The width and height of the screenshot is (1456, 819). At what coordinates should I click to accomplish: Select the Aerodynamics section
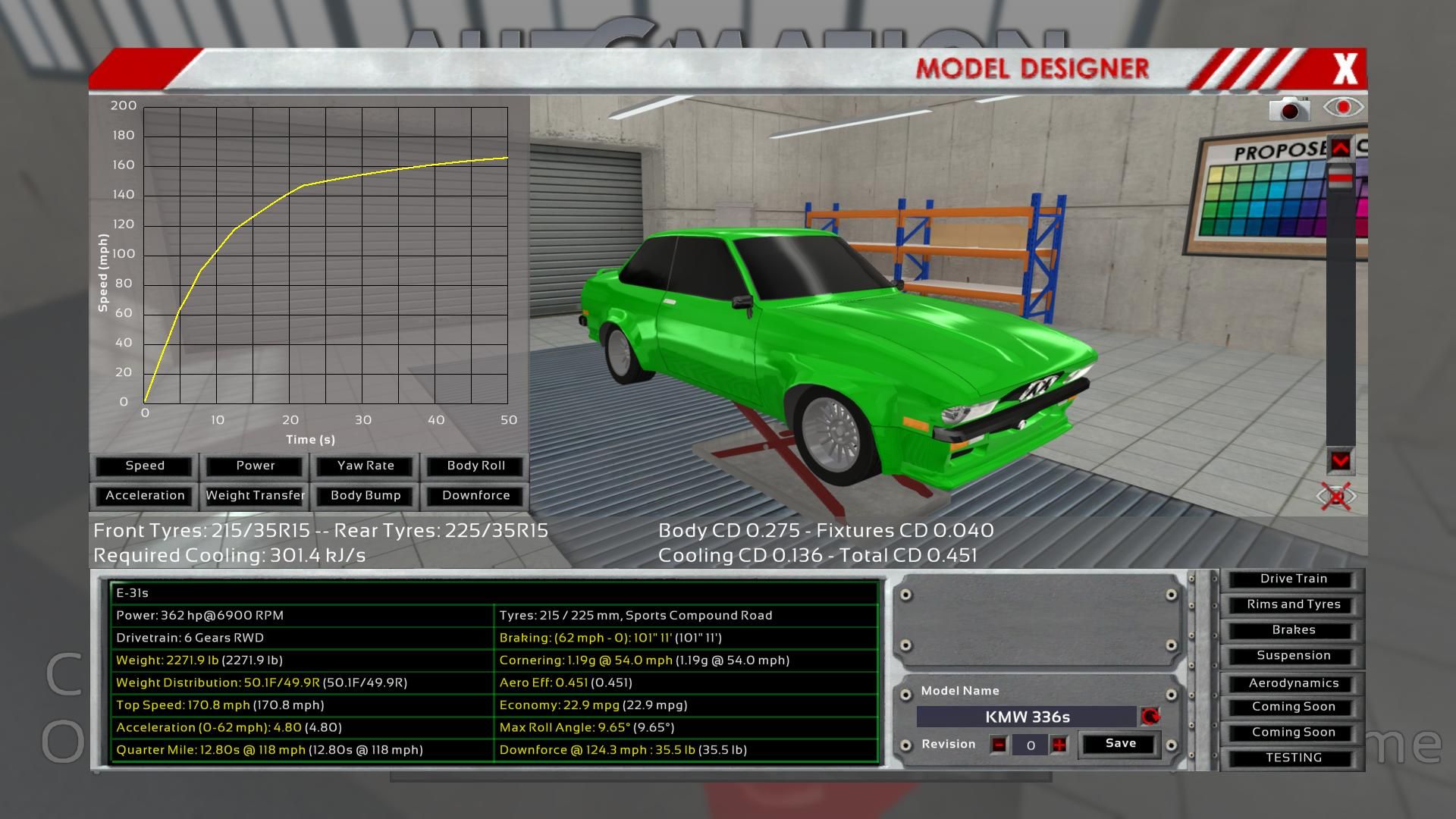pyautogui.click(x=1293, y=683)
